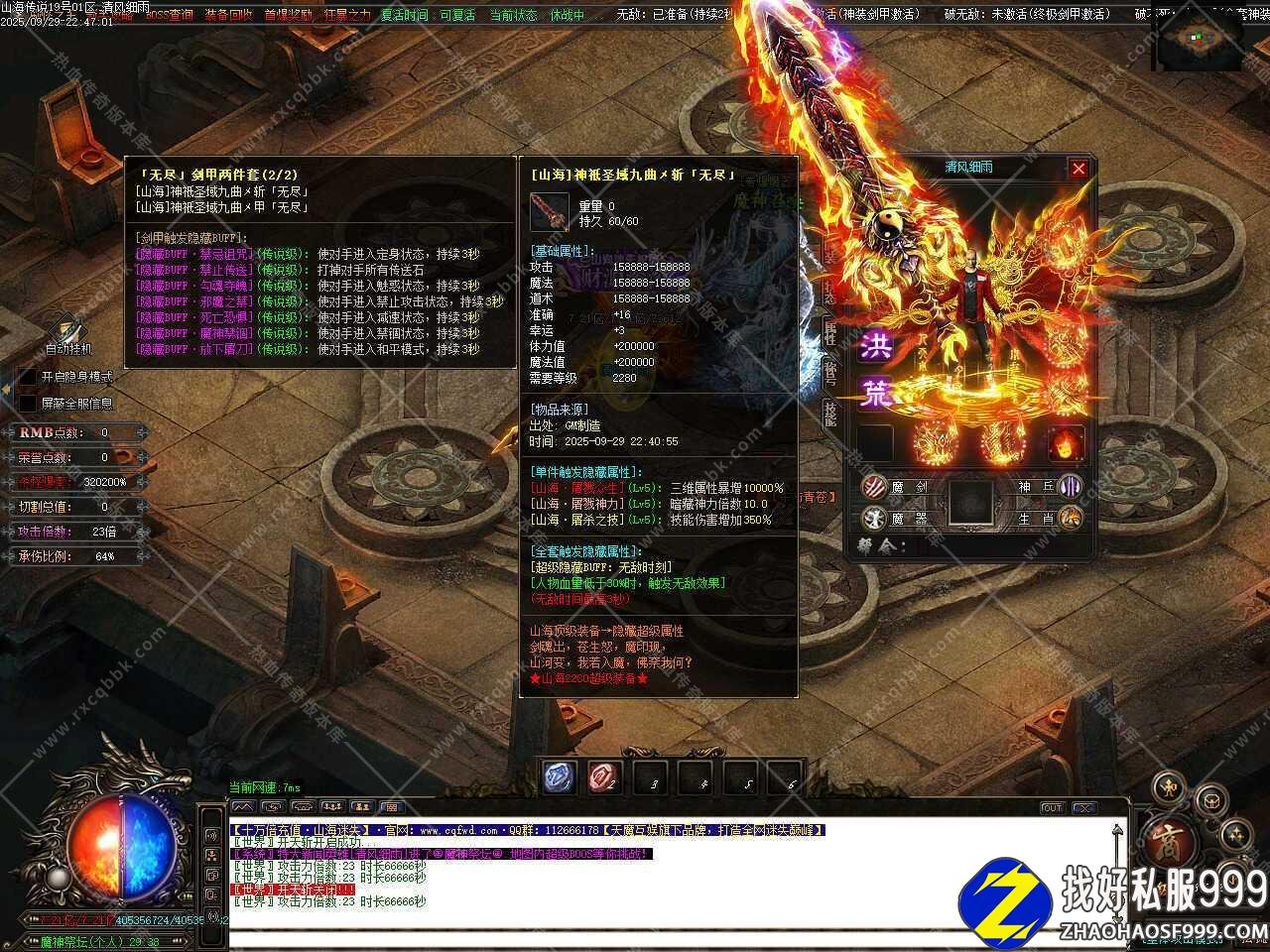Toggle the 屏蔽全服信息 checkbox

click(28, 404)
